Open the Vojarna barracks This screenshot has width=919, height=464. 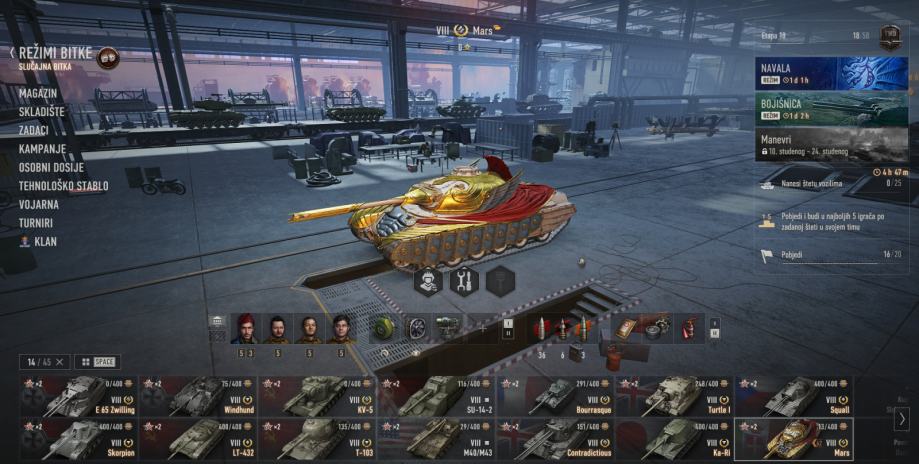pos(38,204)
